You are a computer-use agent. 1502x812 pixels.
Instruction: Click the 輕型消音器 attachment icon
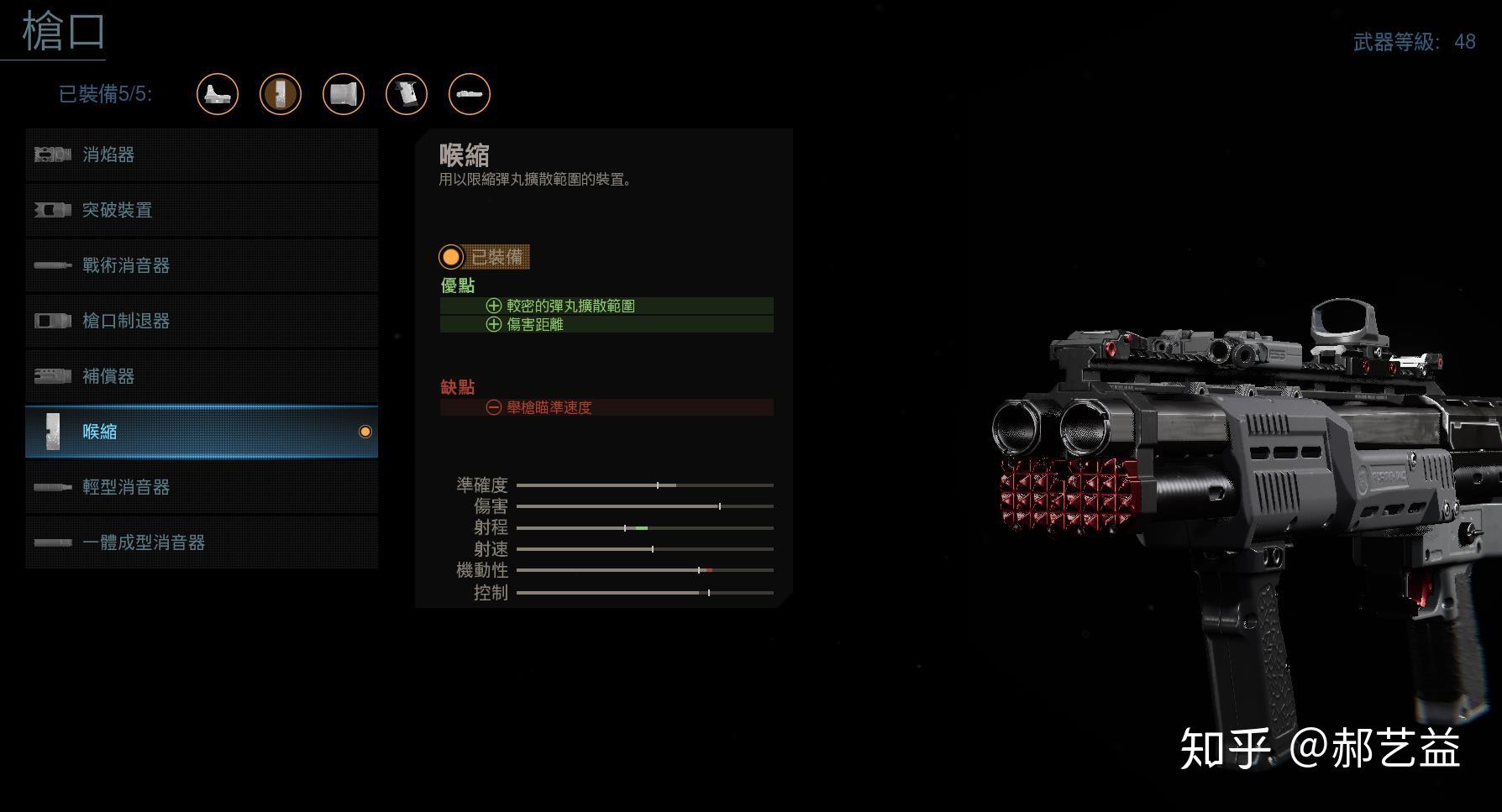[x=52, y=487]
